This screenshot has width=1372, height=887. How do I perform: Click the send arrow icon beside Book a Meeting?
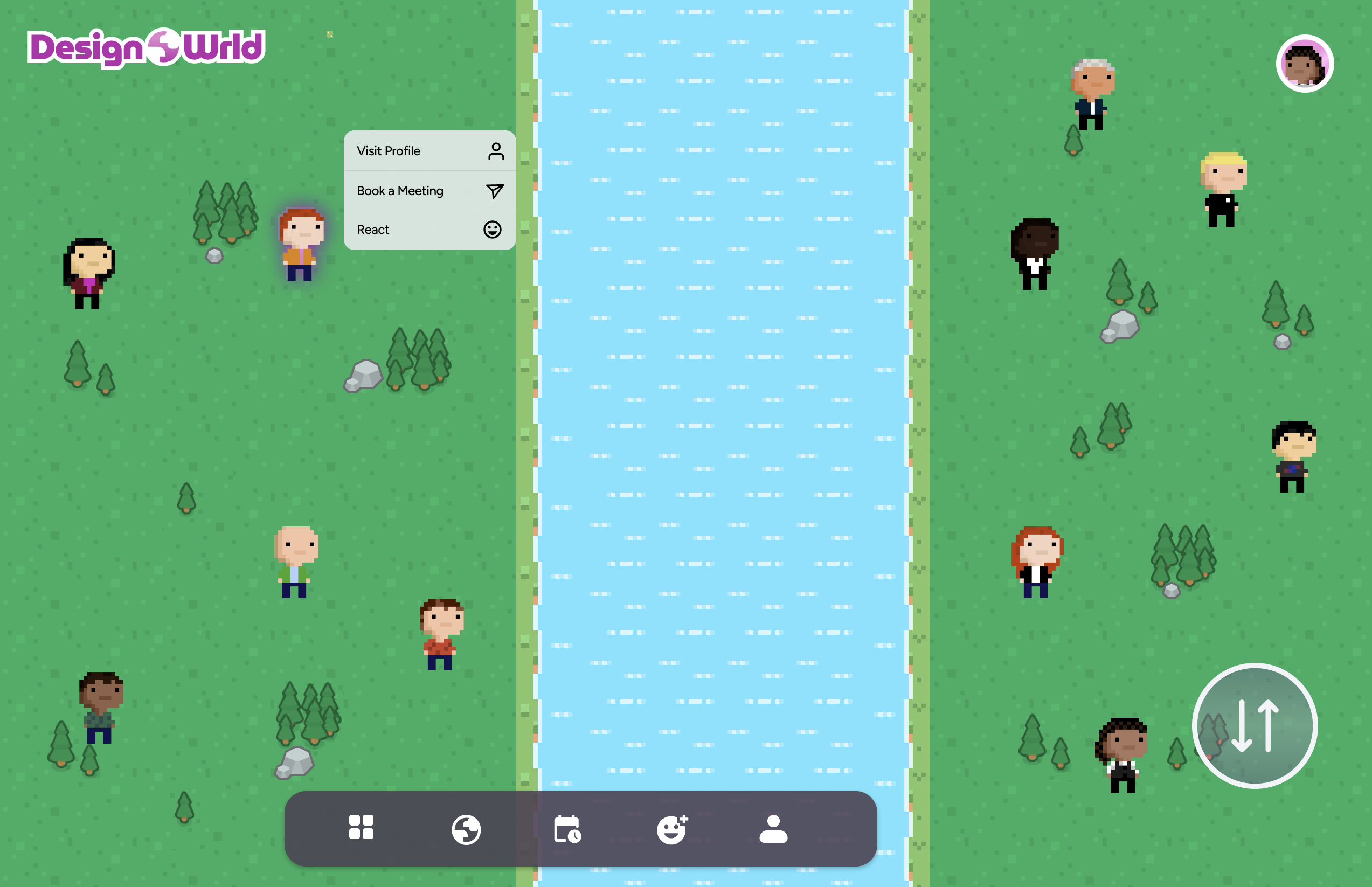(494, 190)
